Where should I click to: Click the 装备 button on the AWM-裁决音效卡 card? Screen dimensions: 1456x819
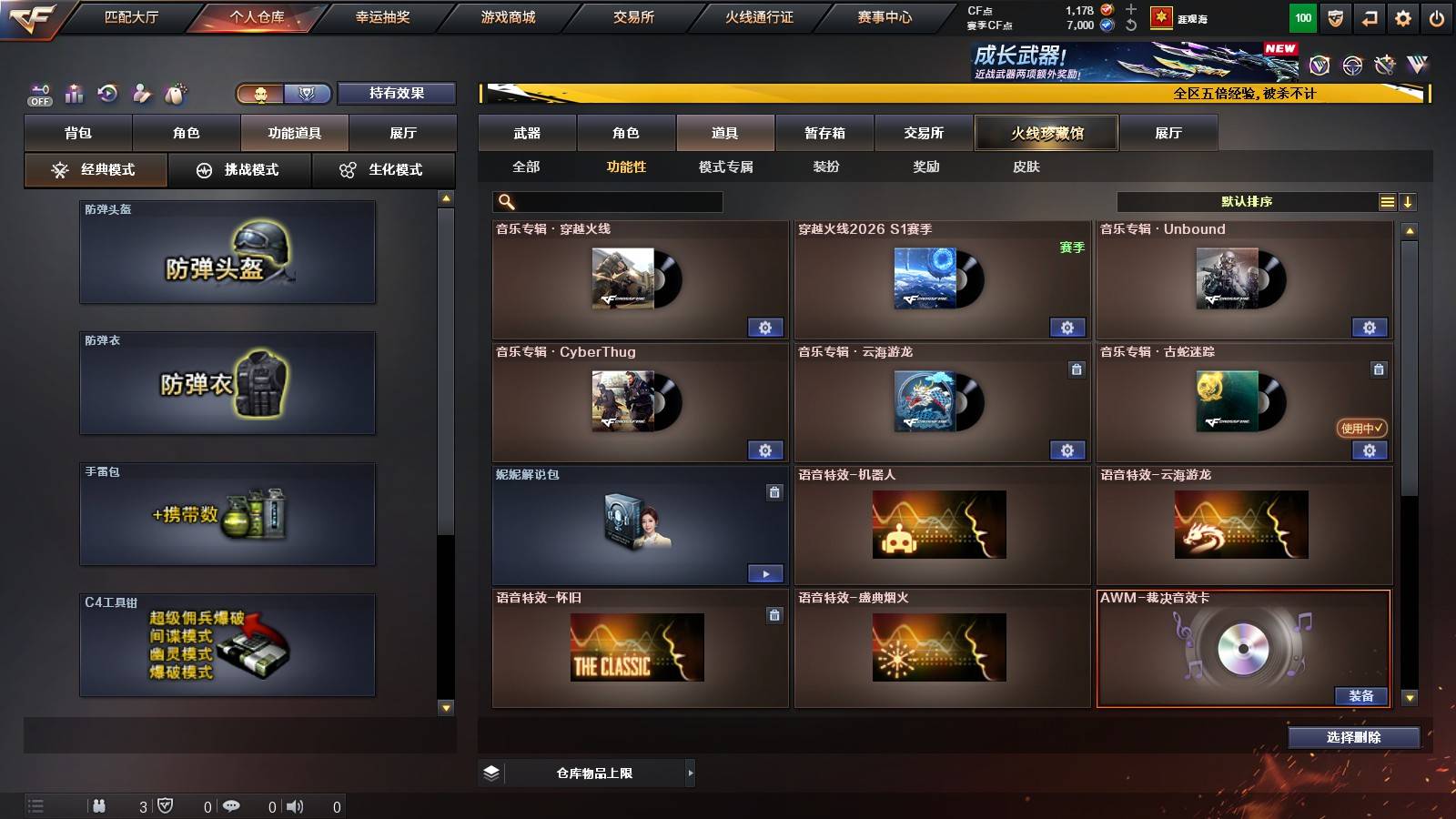(x=1362, y=695)
